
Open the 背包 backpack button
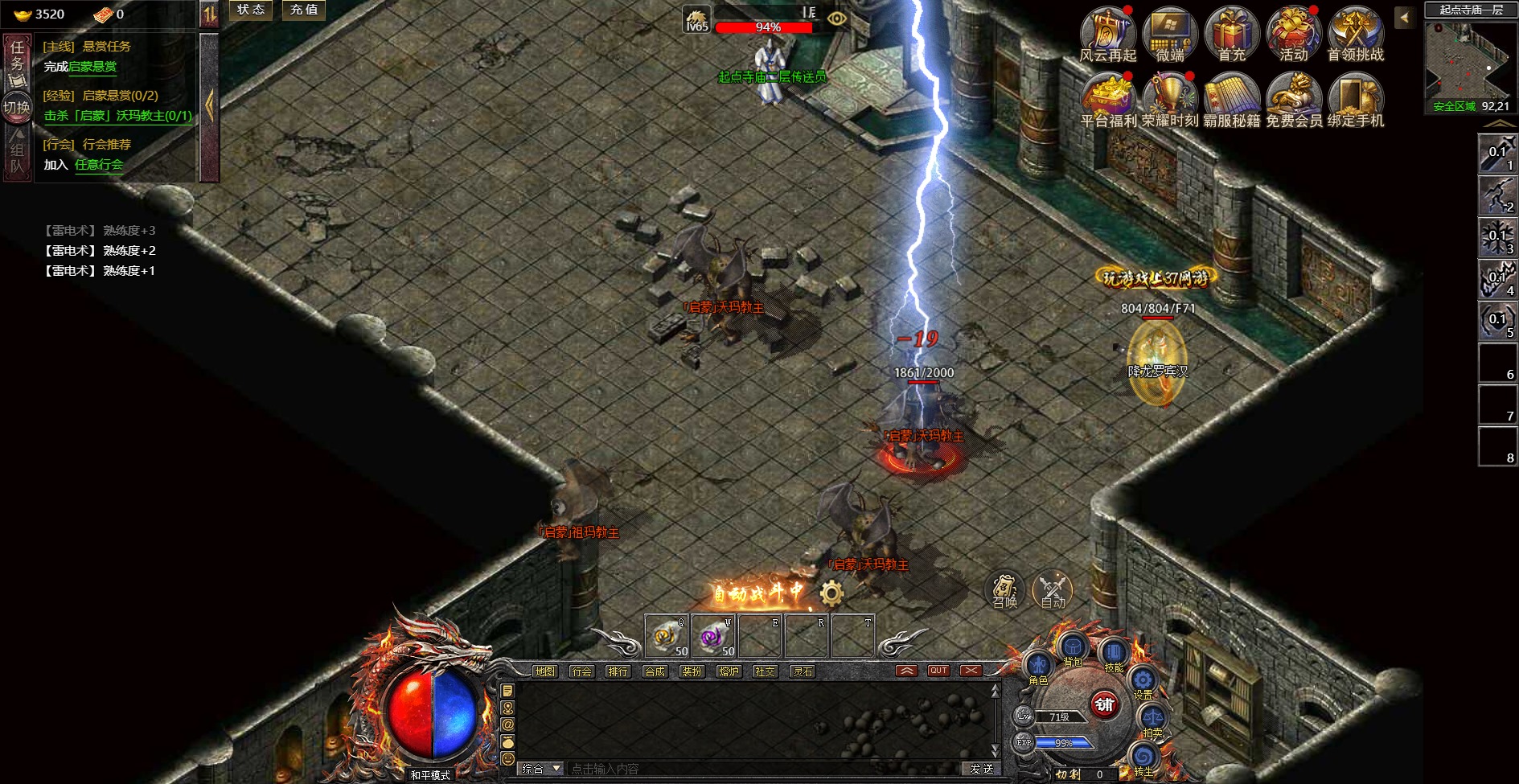(1073, 647)
